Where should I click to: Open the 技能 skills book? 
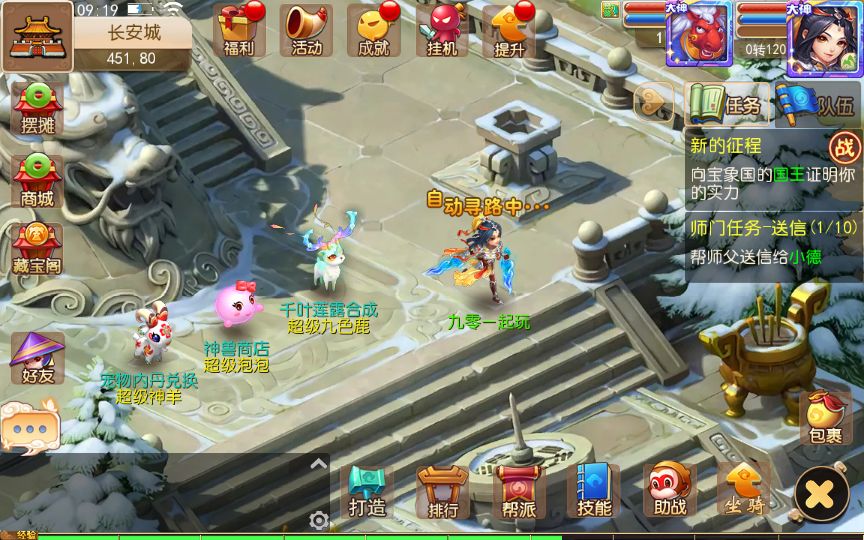coord(594,492)
